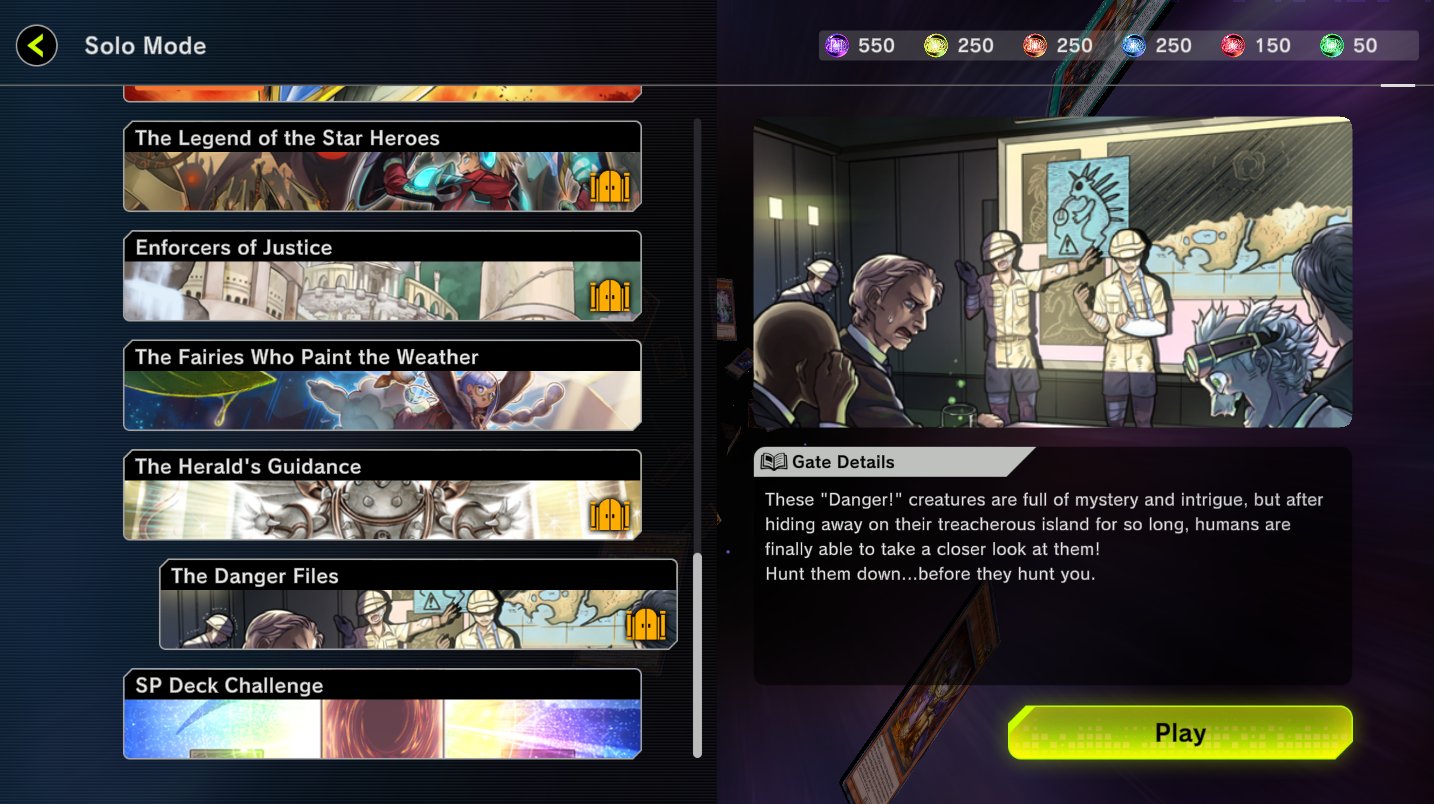This screenshot has width=1434, height=804.
Task: Select the Enforcers of Justice gate
Action: coord(380,275)
